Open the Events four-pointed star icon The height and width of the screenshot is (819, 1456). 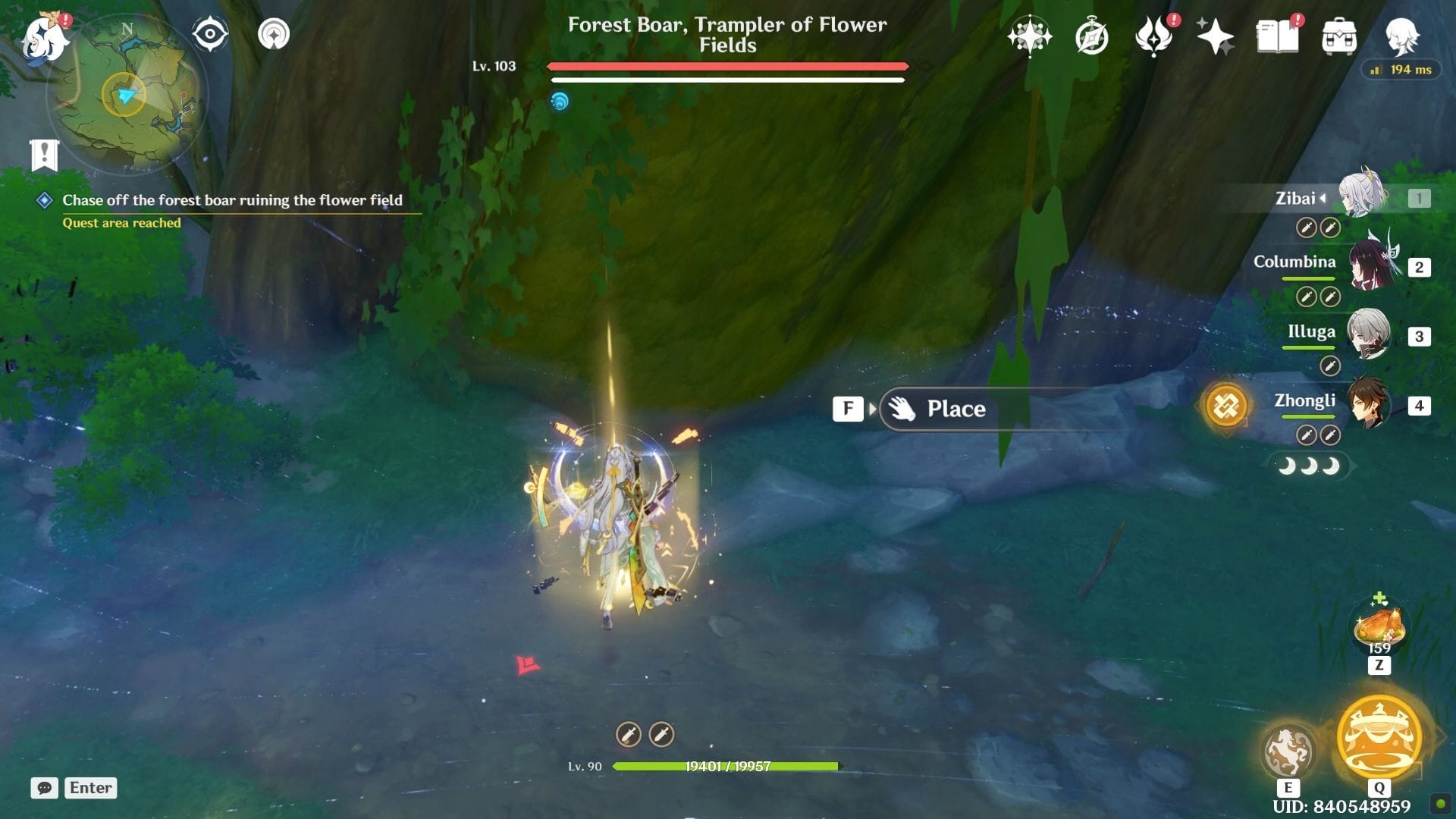point(1215,36)
